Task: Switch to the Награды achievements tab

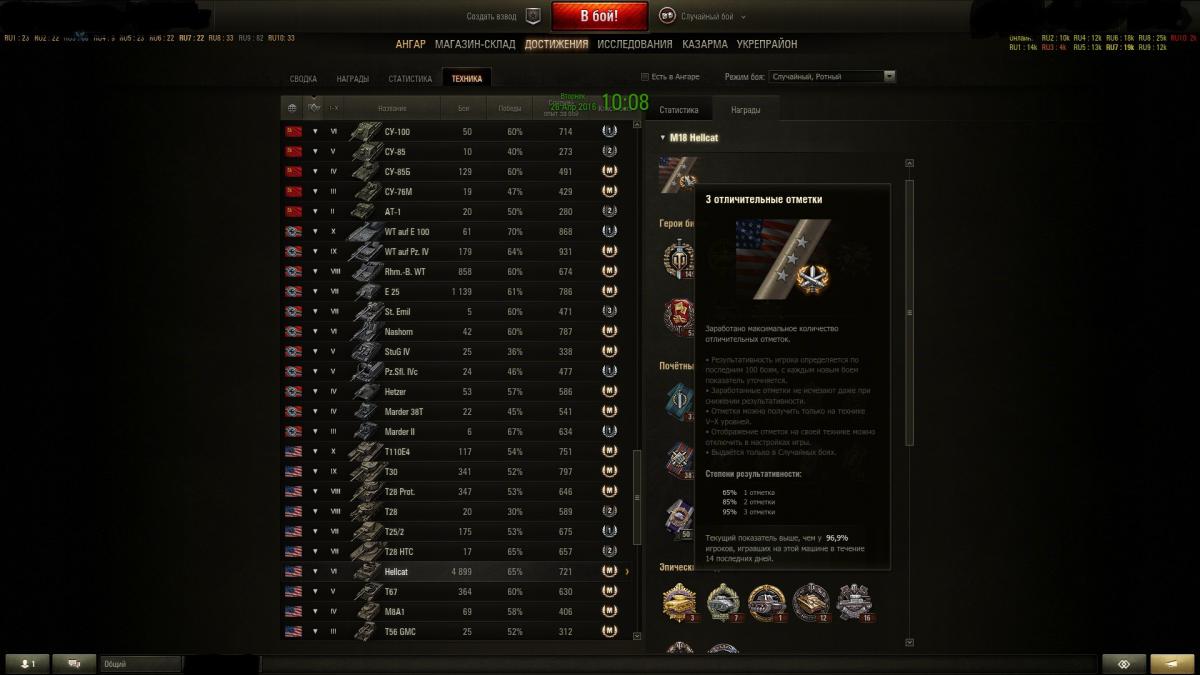Action: (x=352, y=79)
